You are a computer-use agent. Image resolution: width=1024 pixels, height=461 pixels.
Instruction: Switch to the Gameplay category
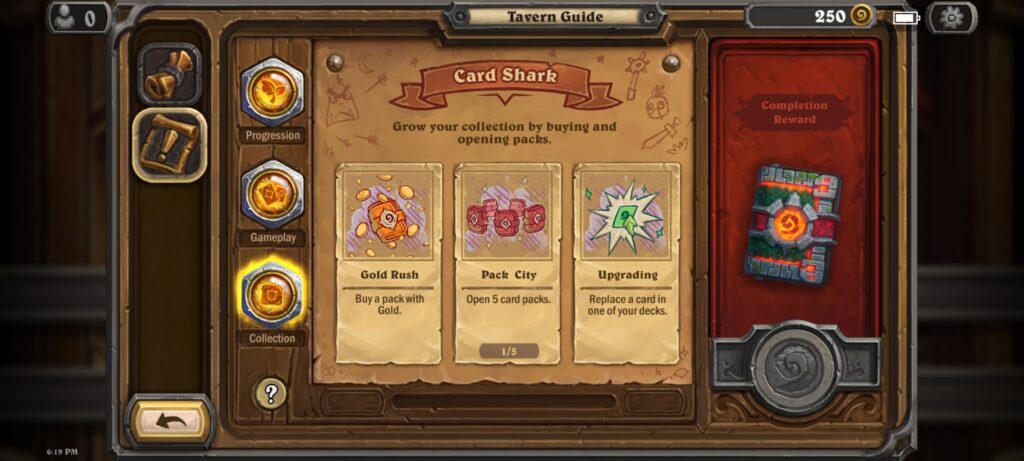[272, 195]
